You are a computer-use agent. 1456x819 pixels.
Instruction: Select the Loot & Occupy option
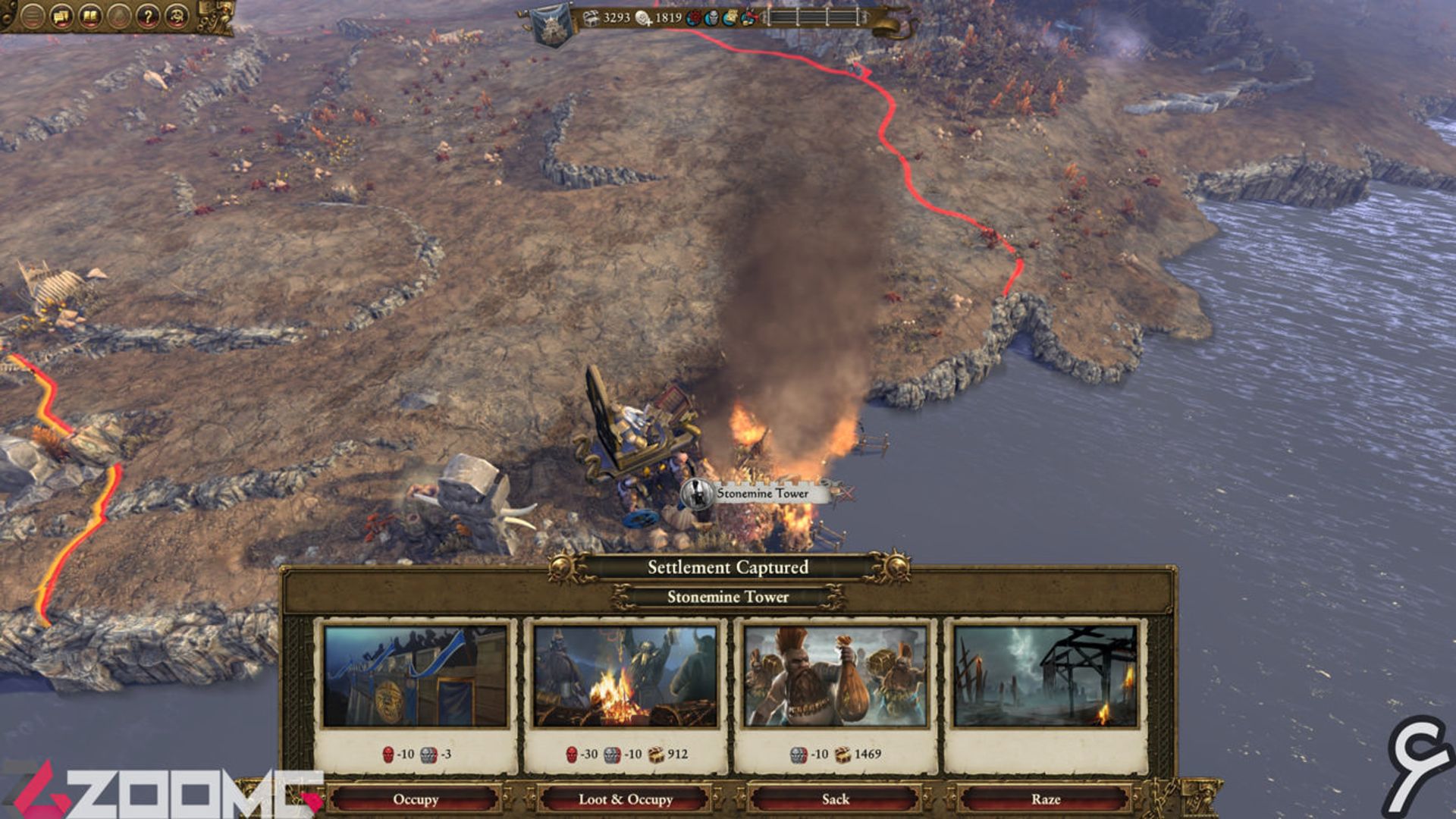tap(625, 799)
